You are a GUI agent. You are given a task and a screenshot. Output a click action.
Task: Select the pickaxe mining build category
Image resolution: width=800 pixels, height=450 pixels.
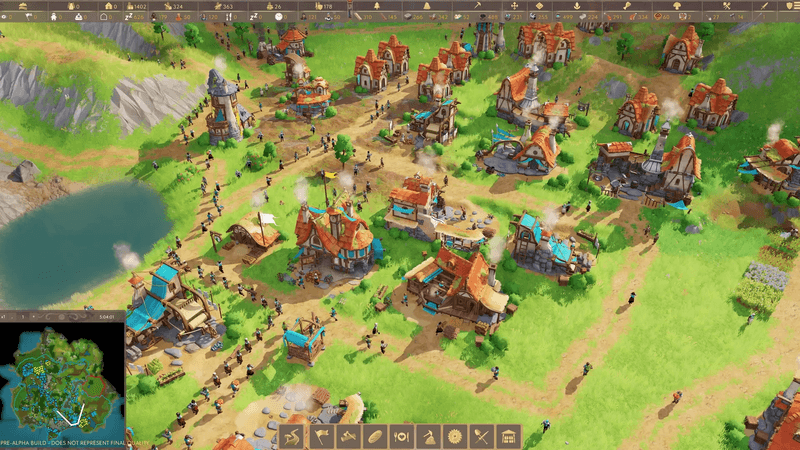click(428, 437)
